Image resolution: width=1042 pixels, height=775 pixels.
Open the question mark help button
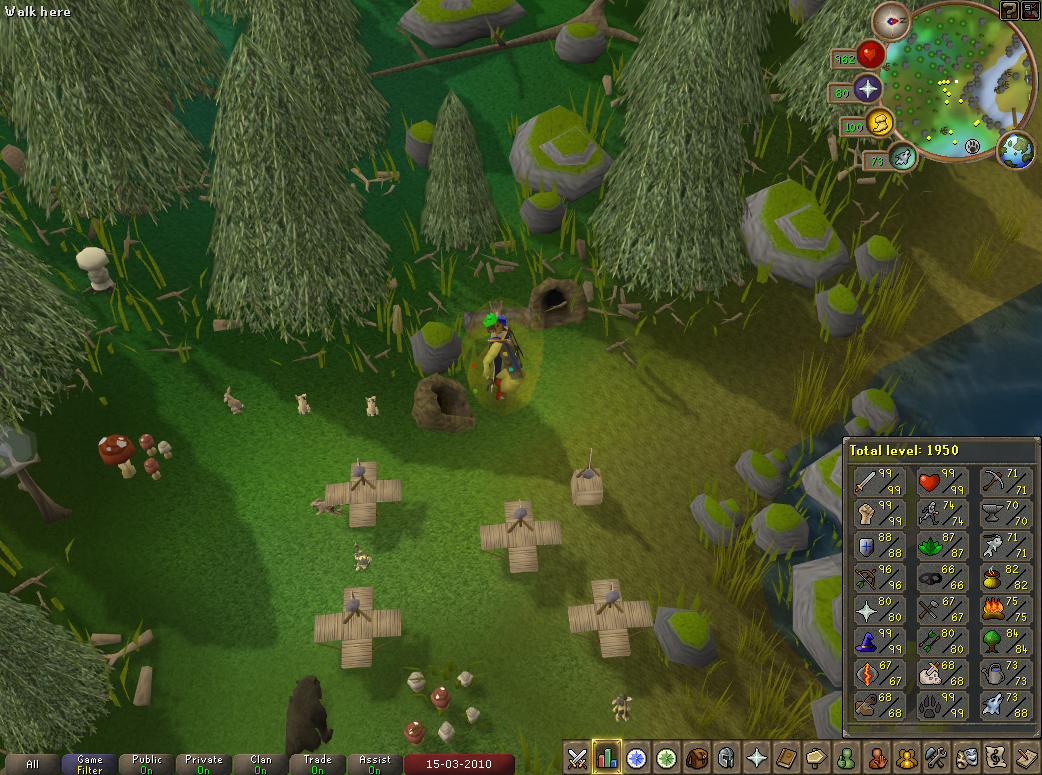coord(1009,11)
